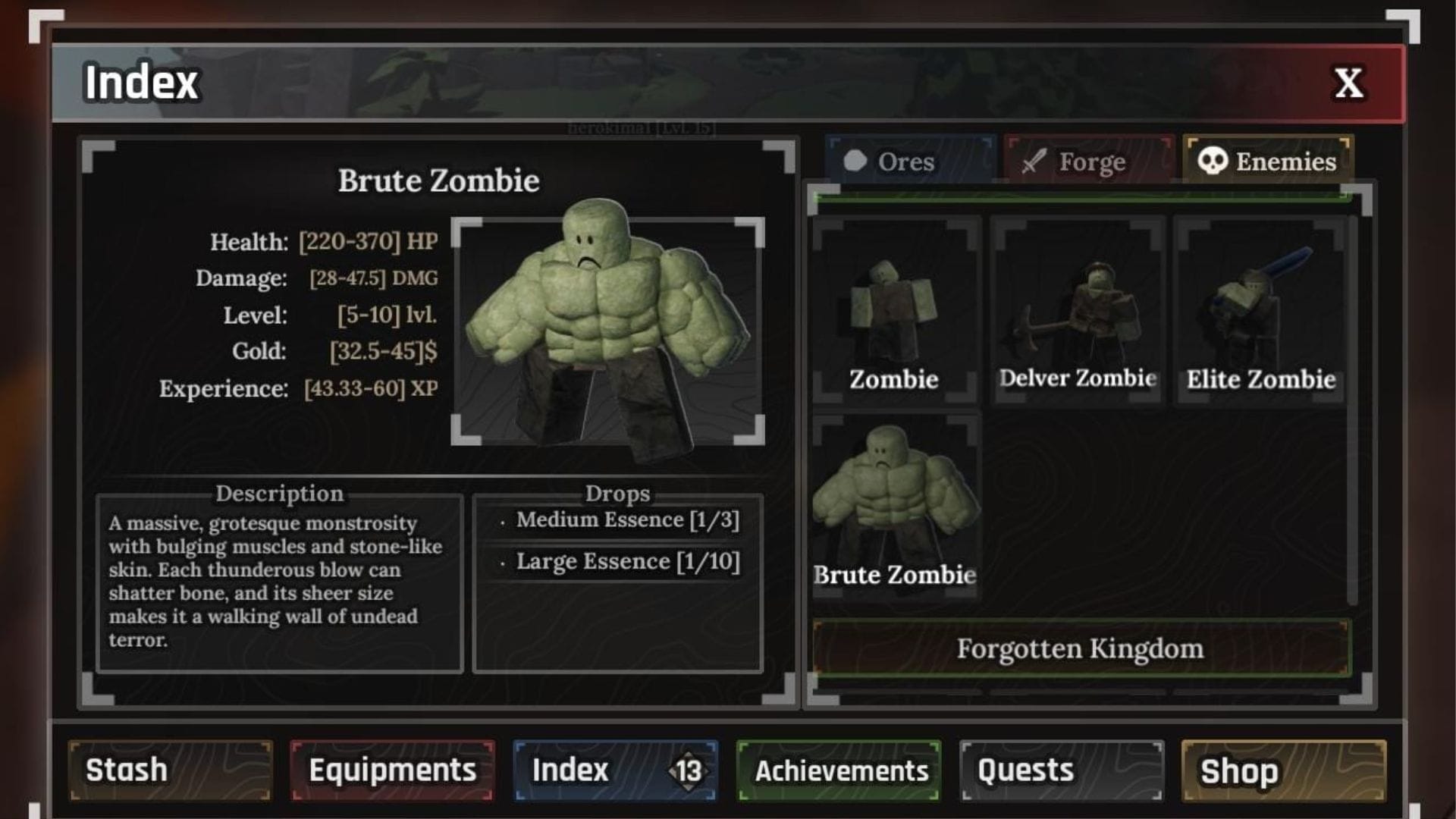View the Delver Zombie entry

tap(1077, 311)
